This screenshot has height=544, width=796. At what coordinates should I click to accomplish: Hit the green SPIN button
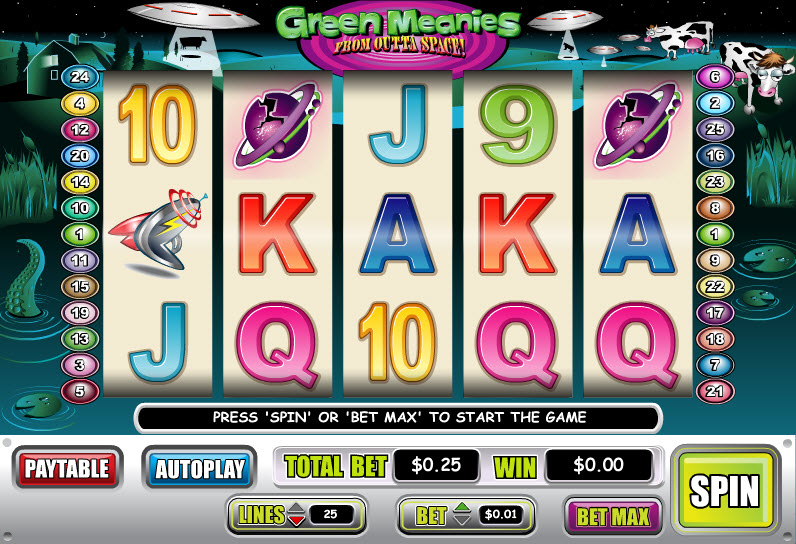click(x=727, y=490)
